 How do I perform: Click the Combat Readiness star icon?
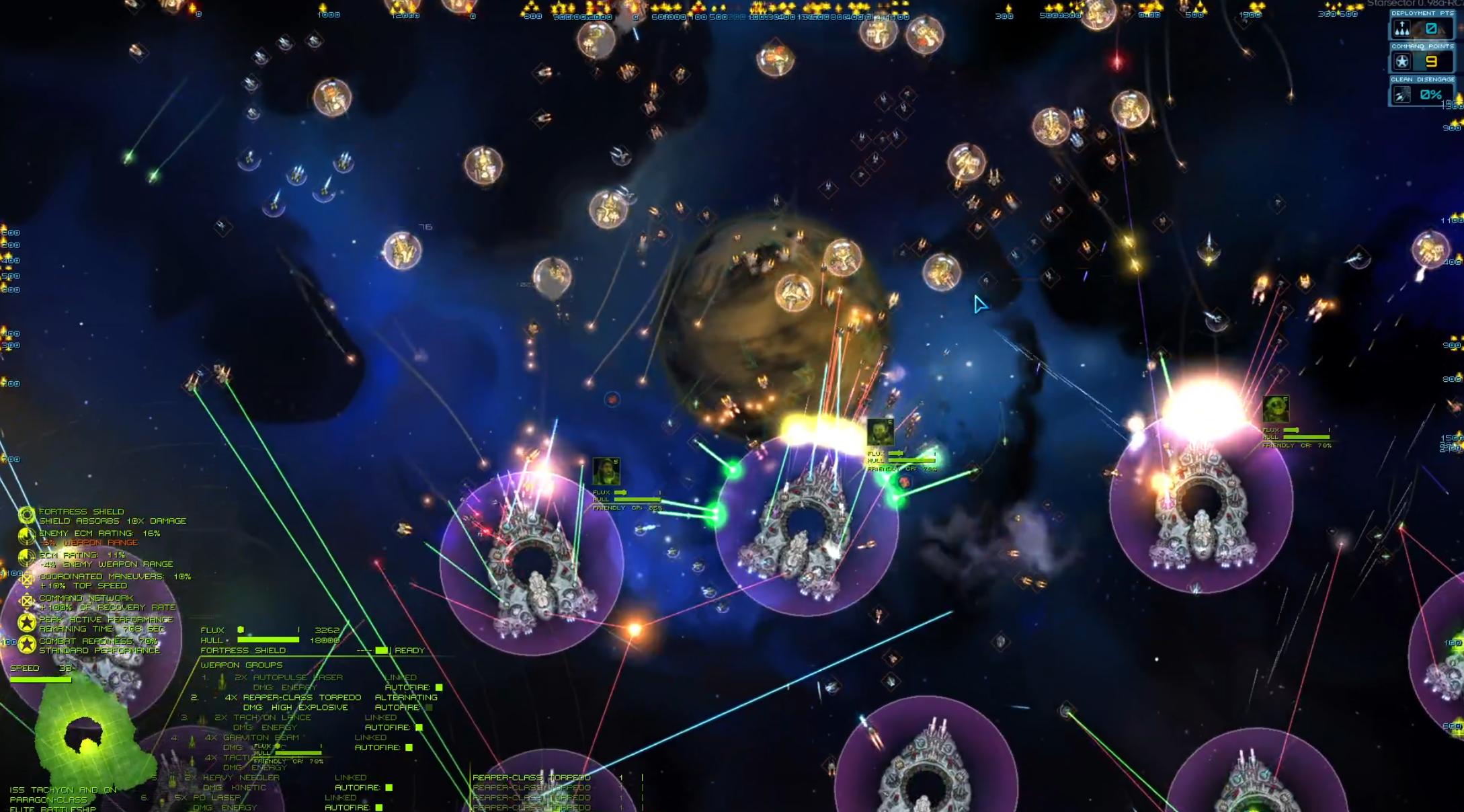[27, 645]
